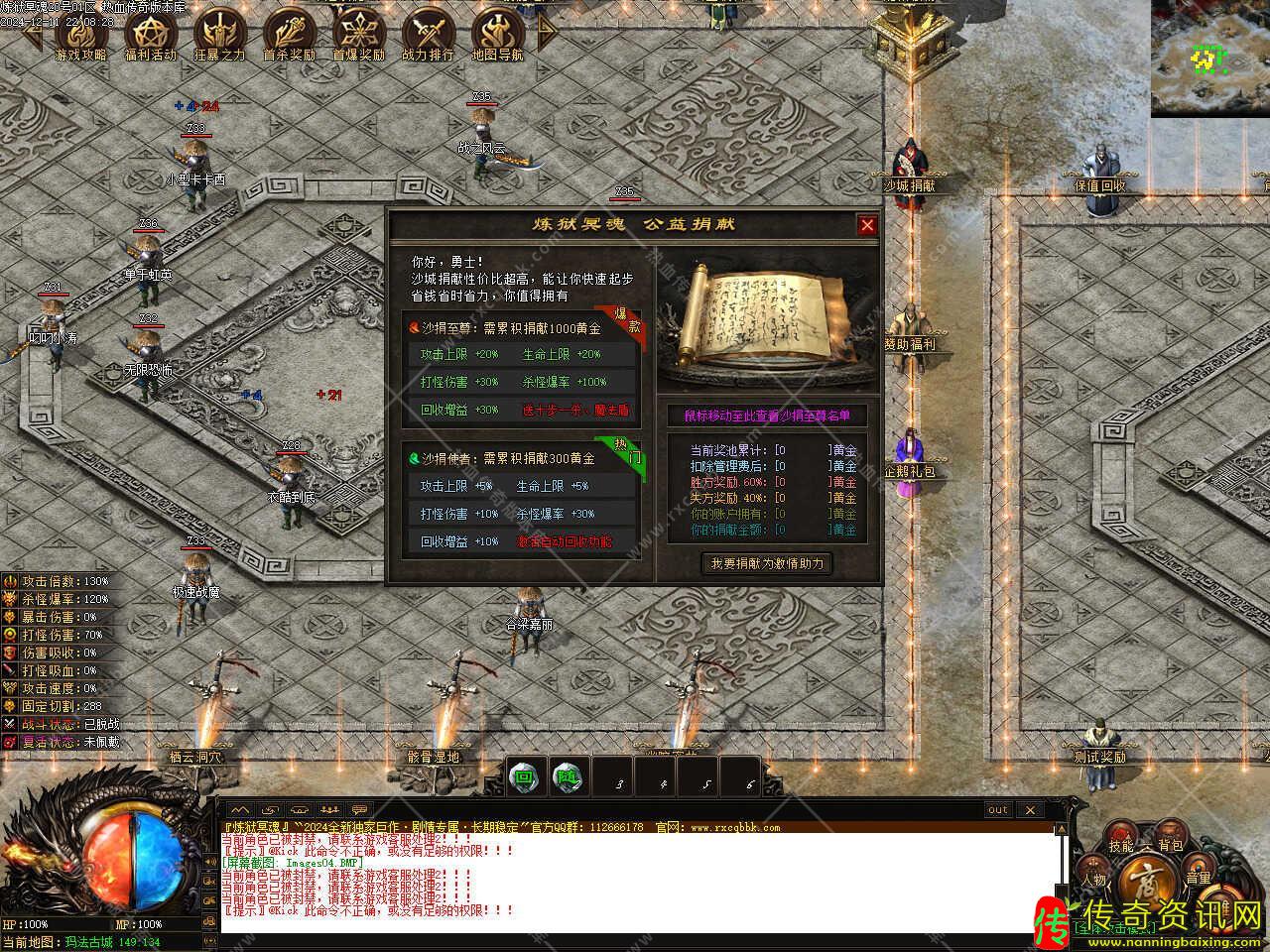This screenshot has width=1270, height=952.
Task: Close the chat box with X
Action: click(x=1030, y=809)
